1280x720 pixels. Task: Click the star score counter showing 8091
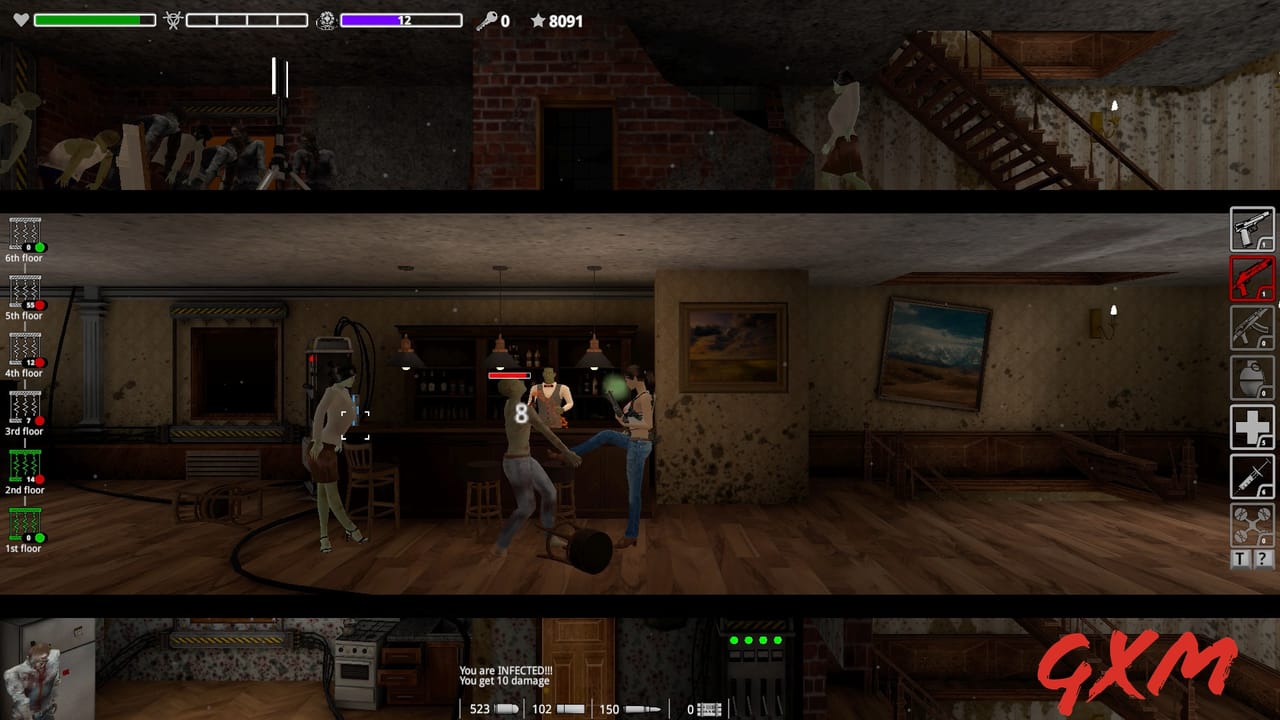[x=556, y=20]
